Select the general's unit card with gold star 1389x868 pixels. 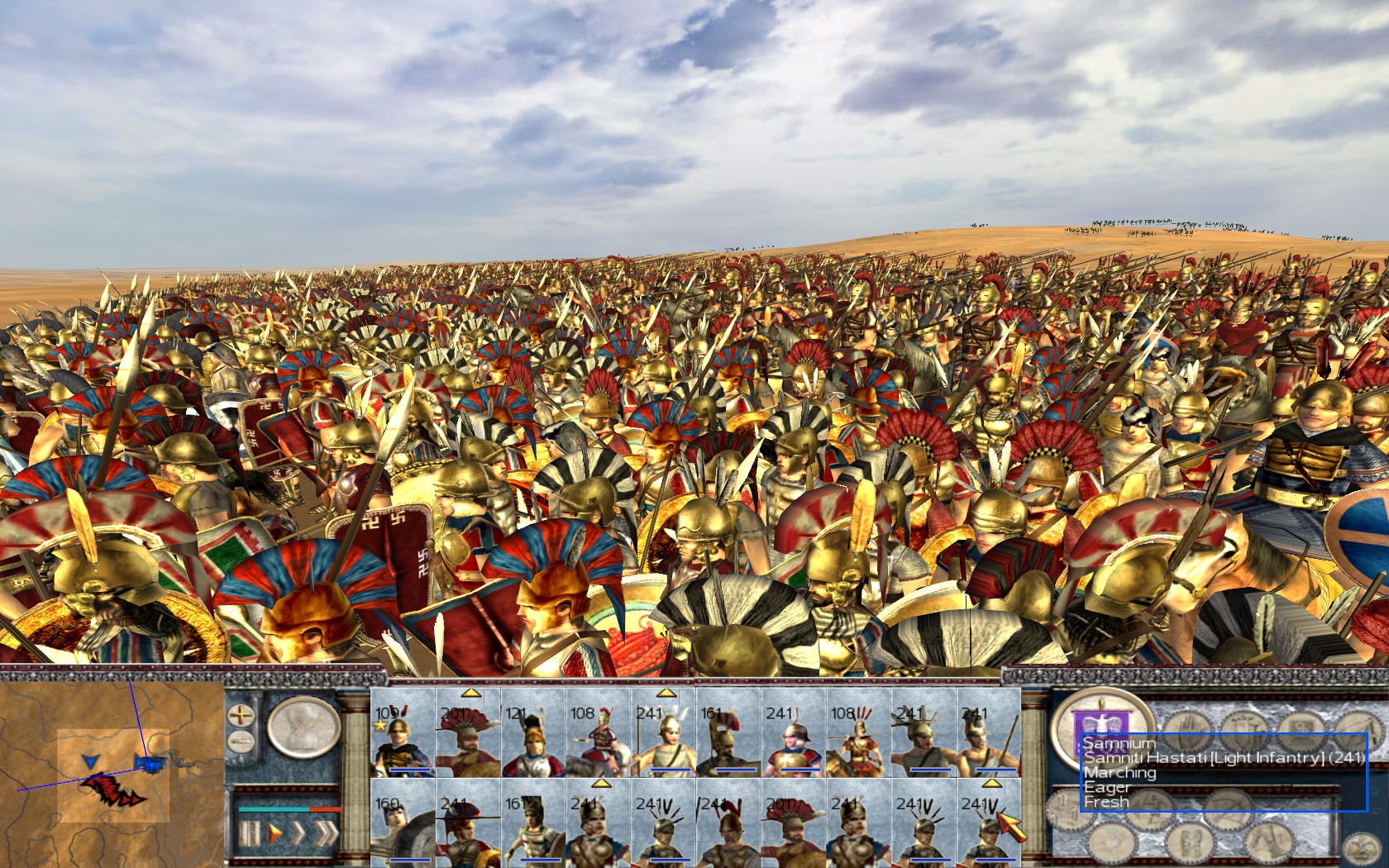[x=403, y=734]
